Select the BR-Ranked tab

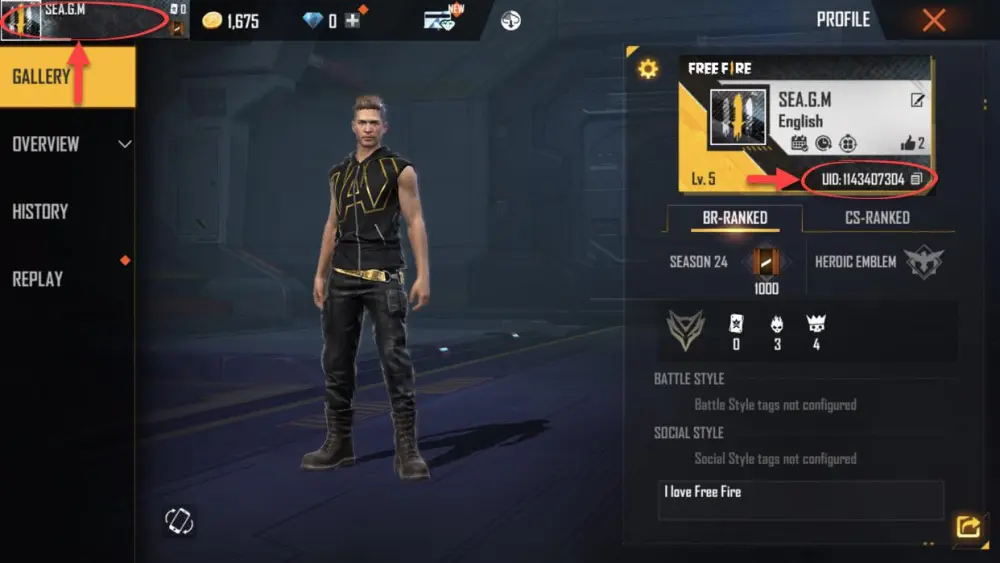tap(734, 217)
